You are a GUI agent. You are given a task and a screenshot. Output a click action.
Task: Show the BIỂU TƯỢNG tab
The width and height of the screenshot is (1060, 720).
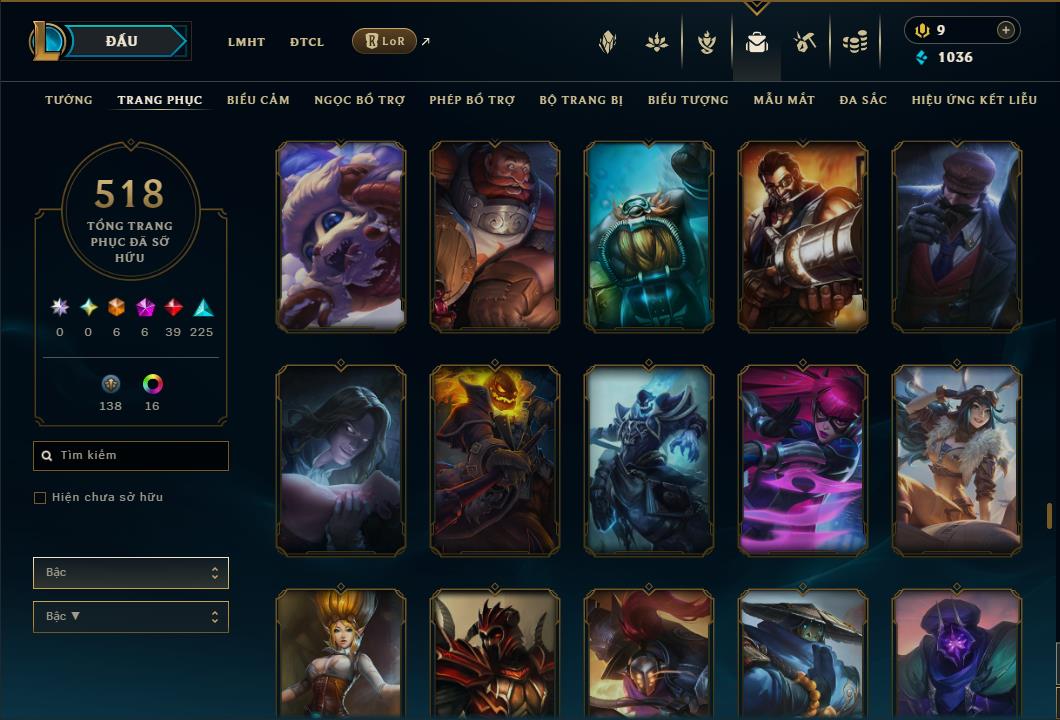click(x=688, y=100)
